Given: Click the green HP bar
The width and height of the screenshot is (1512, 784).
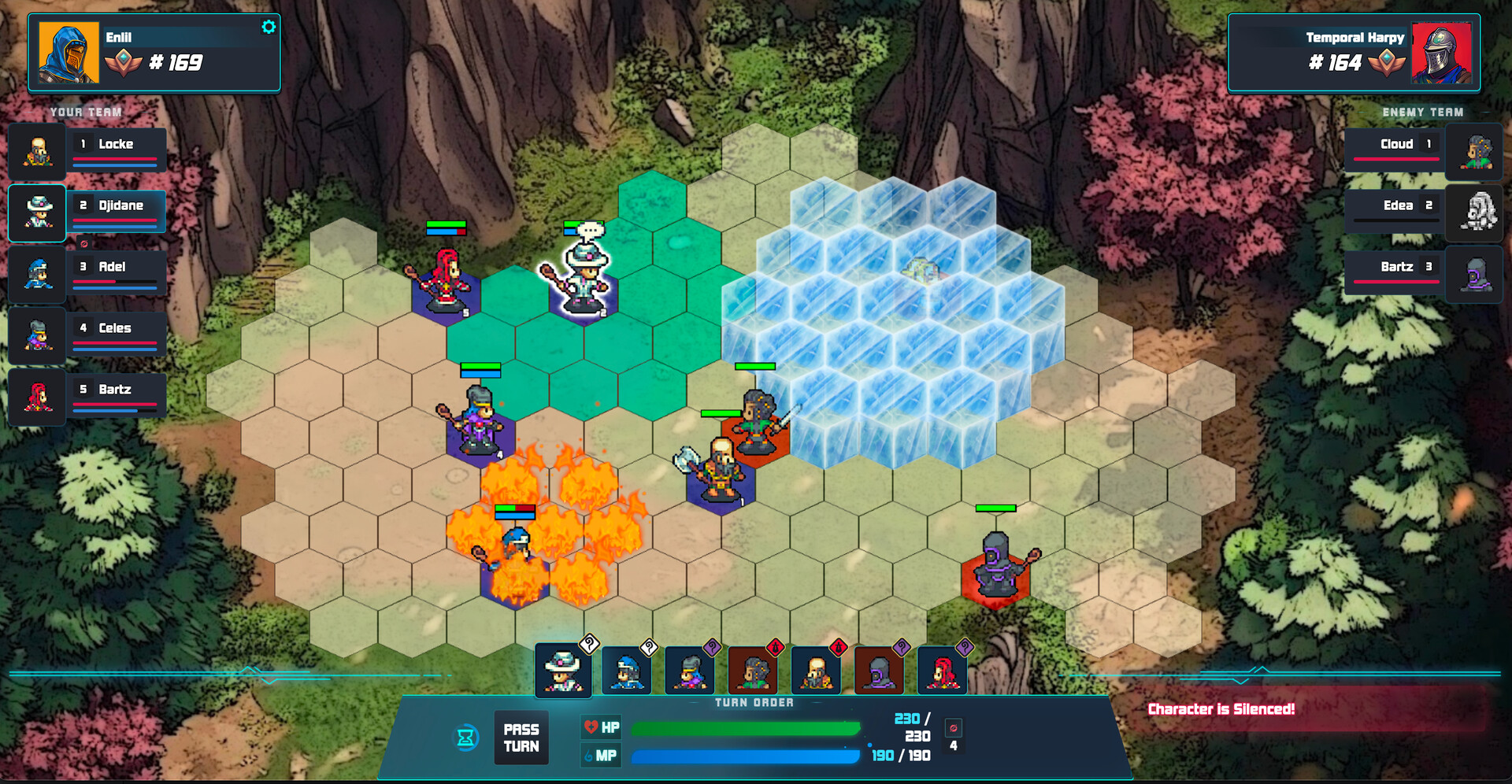Looking at the screenshot, I should 744,728.
